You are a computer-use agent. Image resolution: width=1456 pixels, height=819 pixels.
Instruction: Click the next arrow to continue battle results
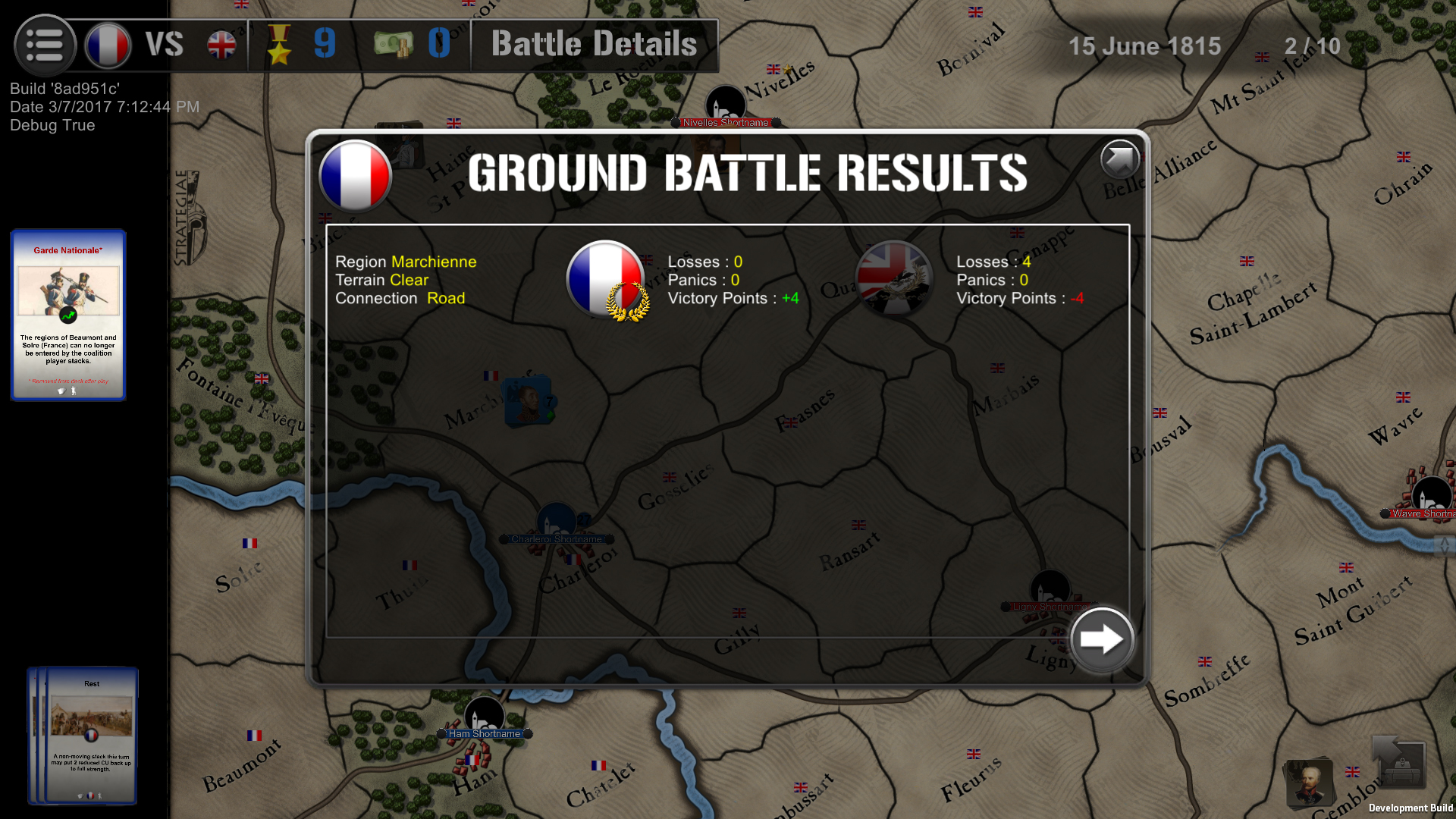1101,639
